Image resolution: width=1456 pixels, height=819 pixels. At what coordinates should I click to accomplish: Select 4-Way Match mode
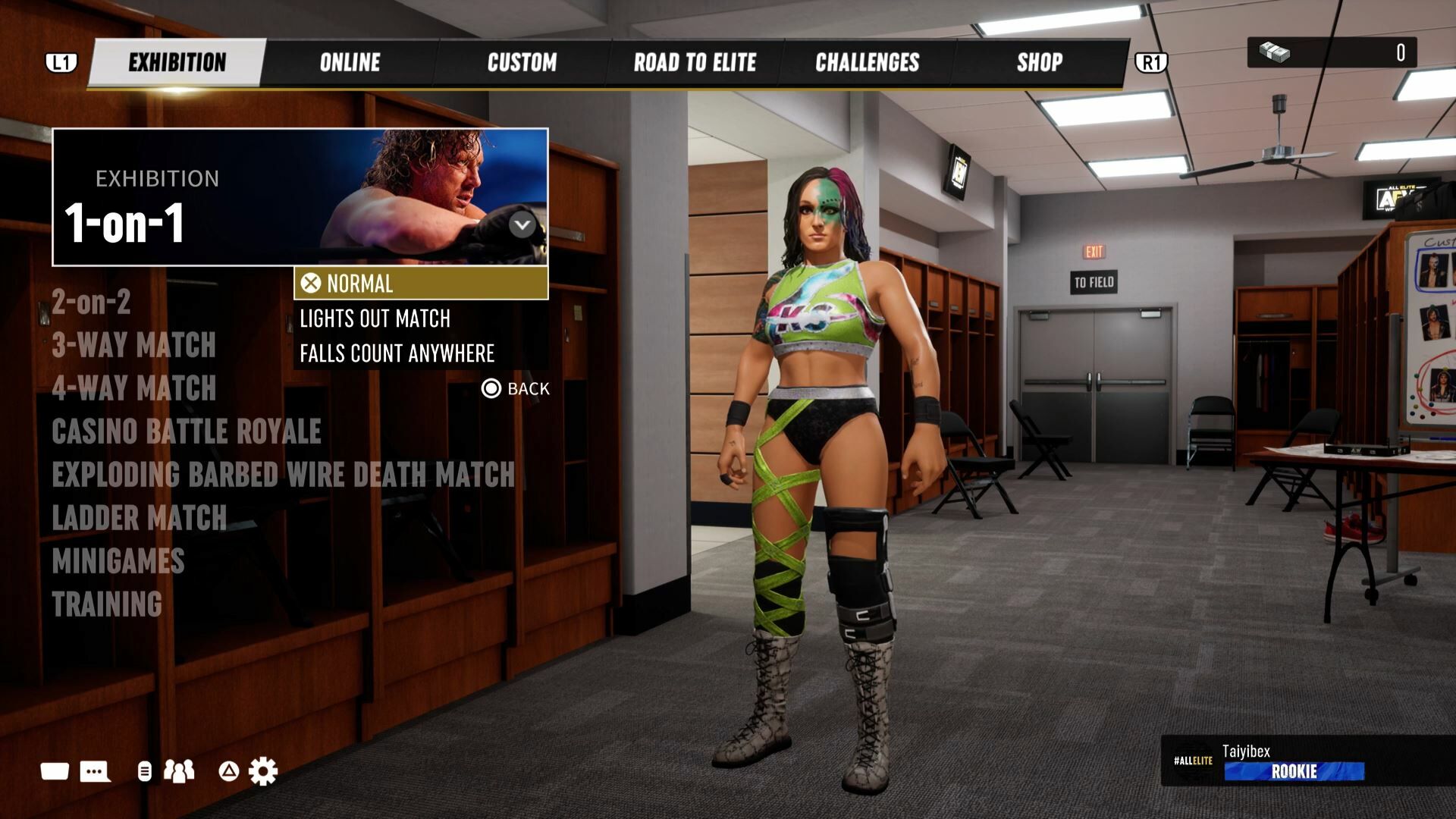(x=133, y=388)
